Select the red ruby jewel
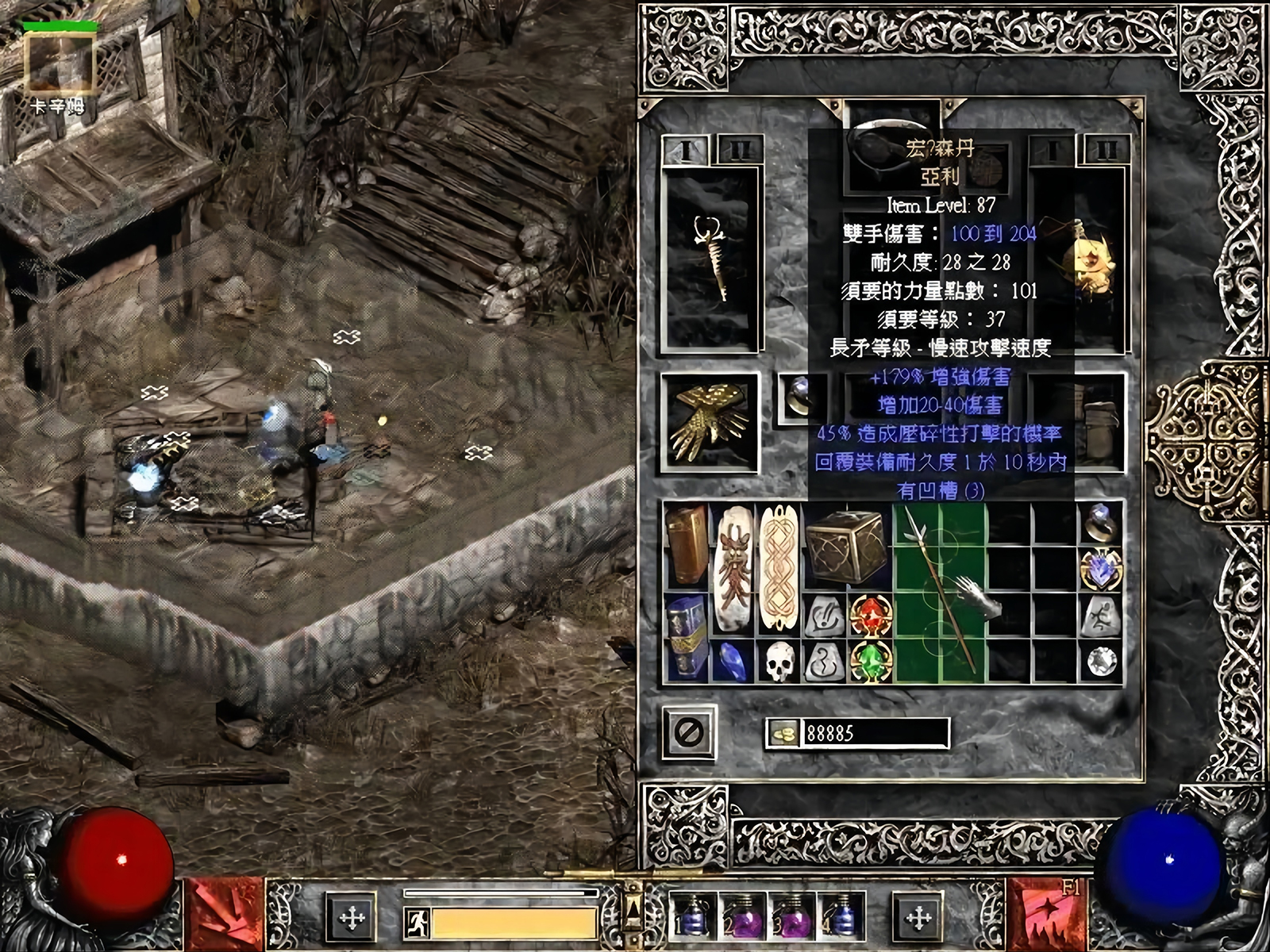 pos(870,616)
